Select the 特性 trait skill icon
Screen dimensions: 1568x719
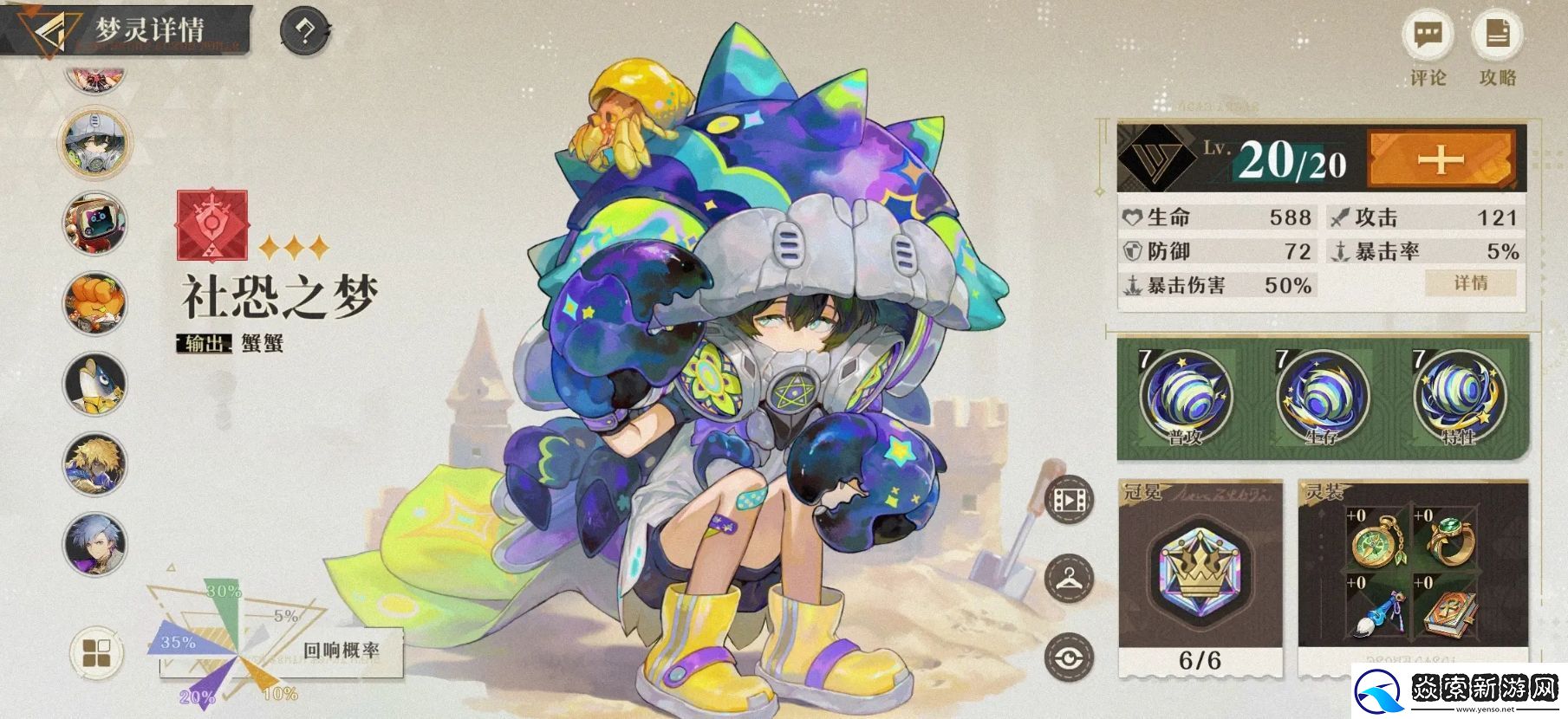(x=1459, y=394)
